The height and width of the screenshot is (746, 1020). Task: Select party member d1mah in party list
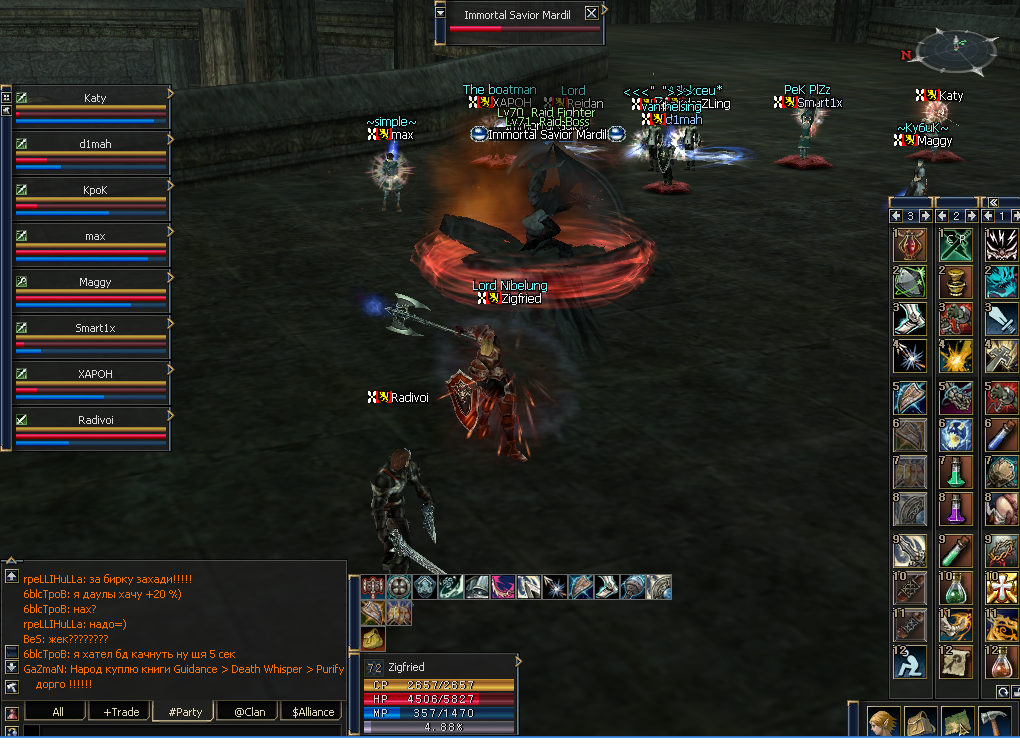click(94, 144)
